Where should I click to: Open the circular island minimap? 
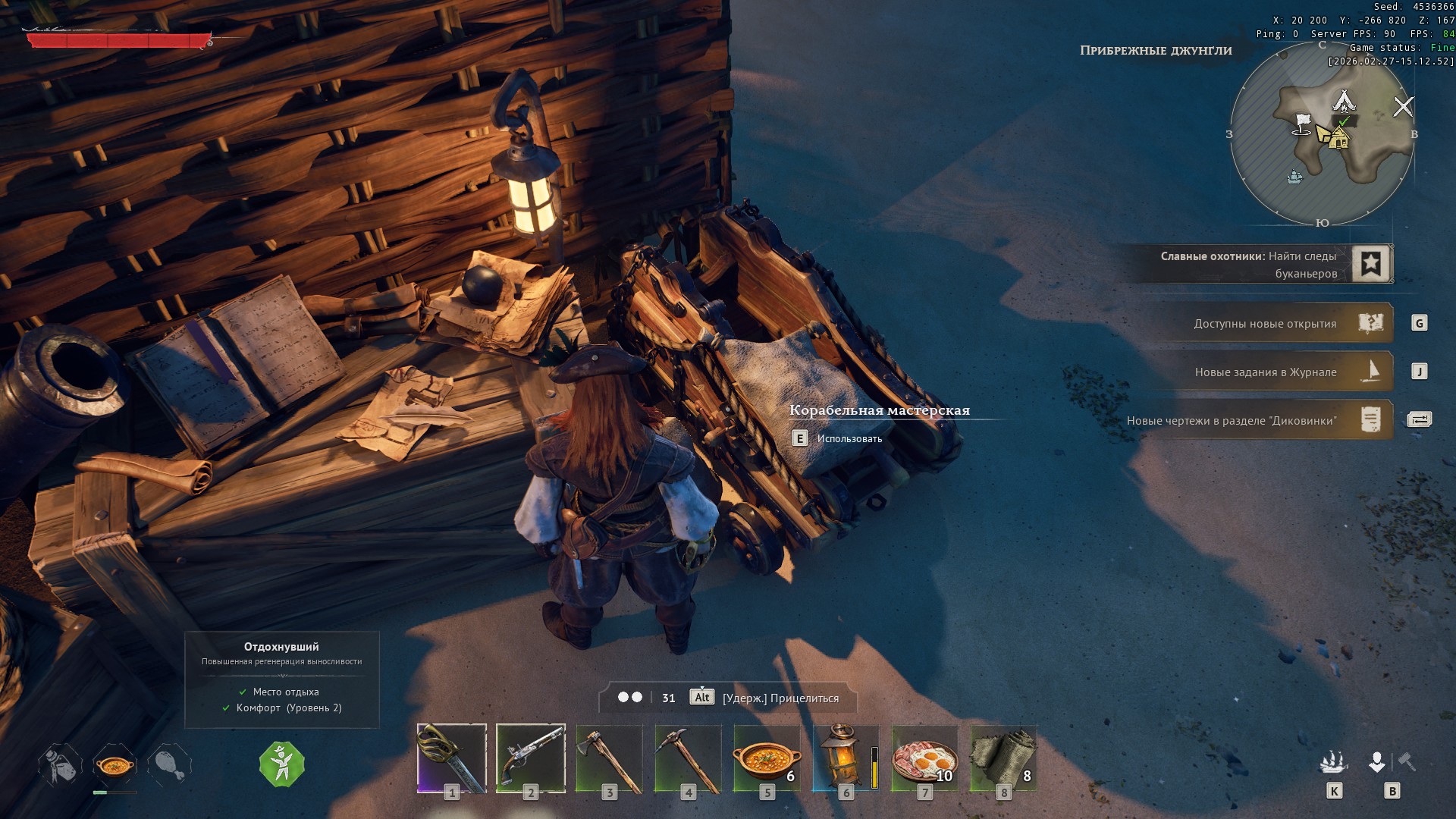tap(1322, 134)
